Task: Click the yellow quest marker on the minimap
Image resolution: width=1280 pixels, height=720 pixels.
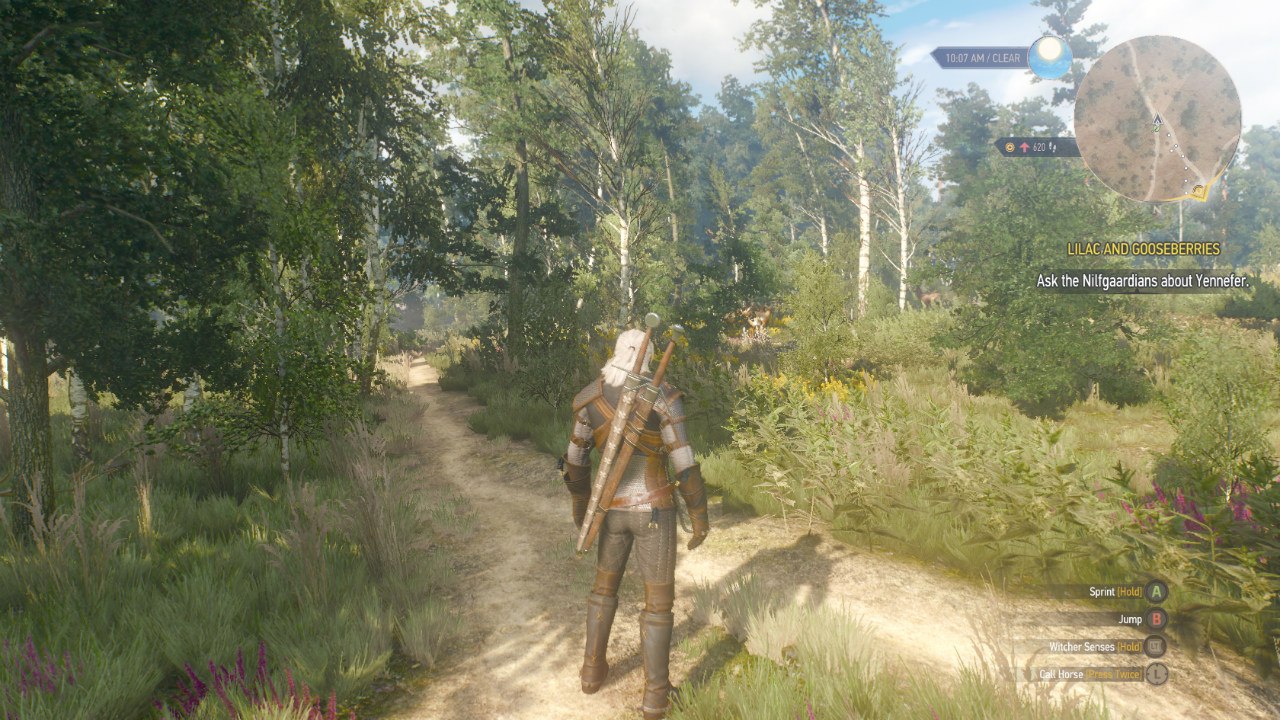Action: tap(1198, 187)
